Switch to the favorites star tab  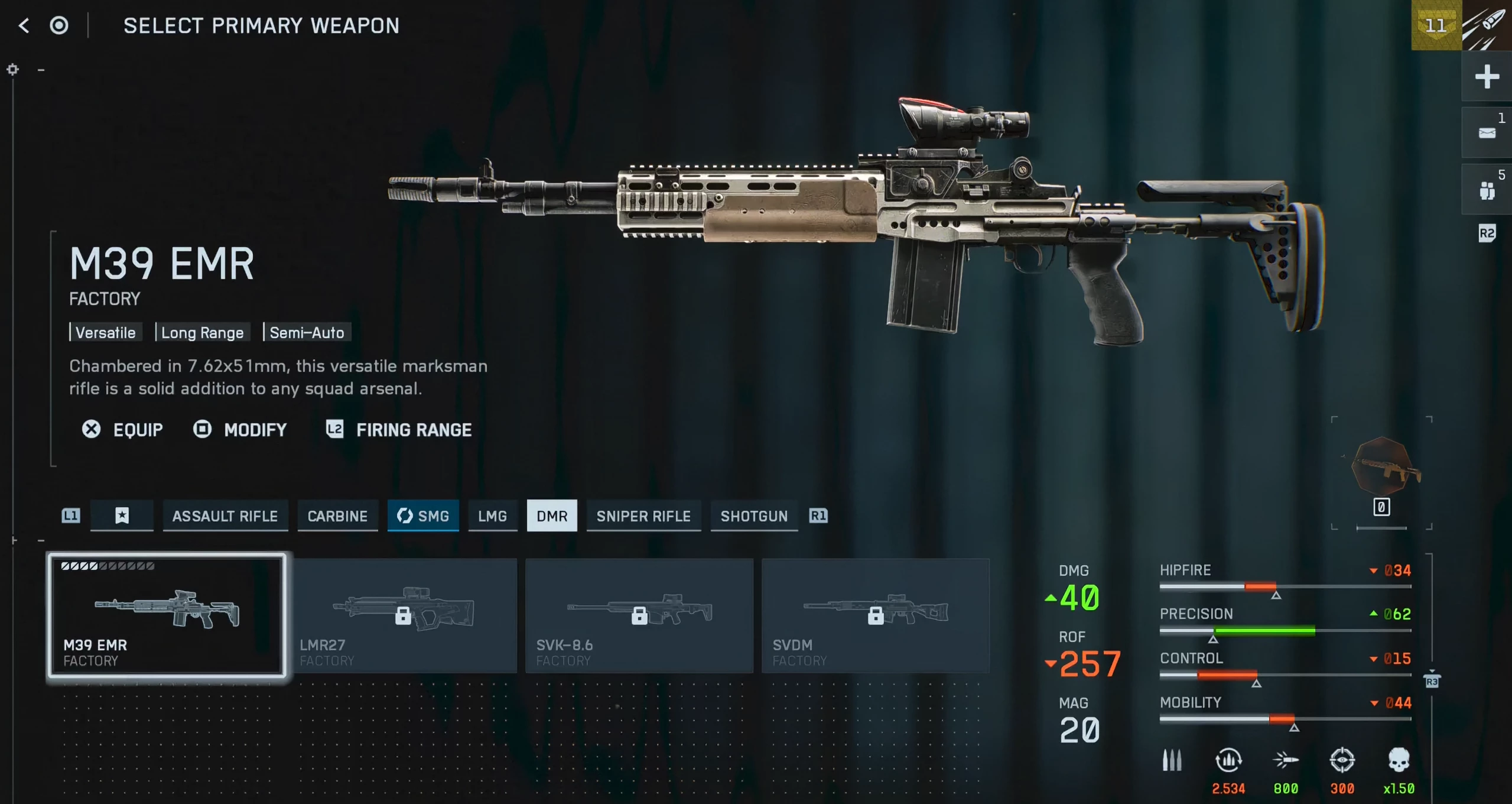(122, 516)
